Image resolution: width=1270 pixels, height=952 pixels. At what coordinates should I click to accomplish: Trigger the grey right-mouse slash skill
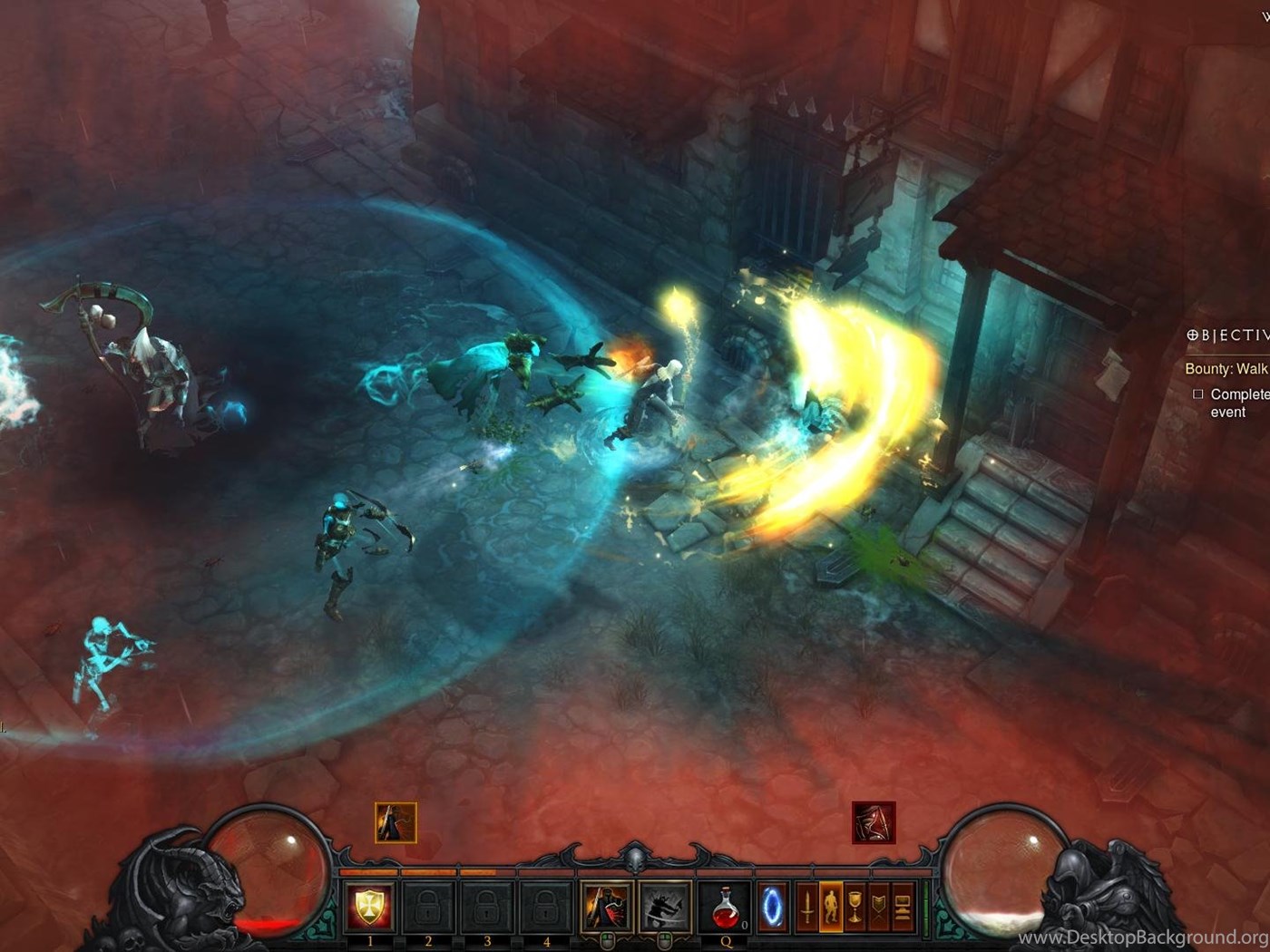pyautogui.click(x=665, y=906)
